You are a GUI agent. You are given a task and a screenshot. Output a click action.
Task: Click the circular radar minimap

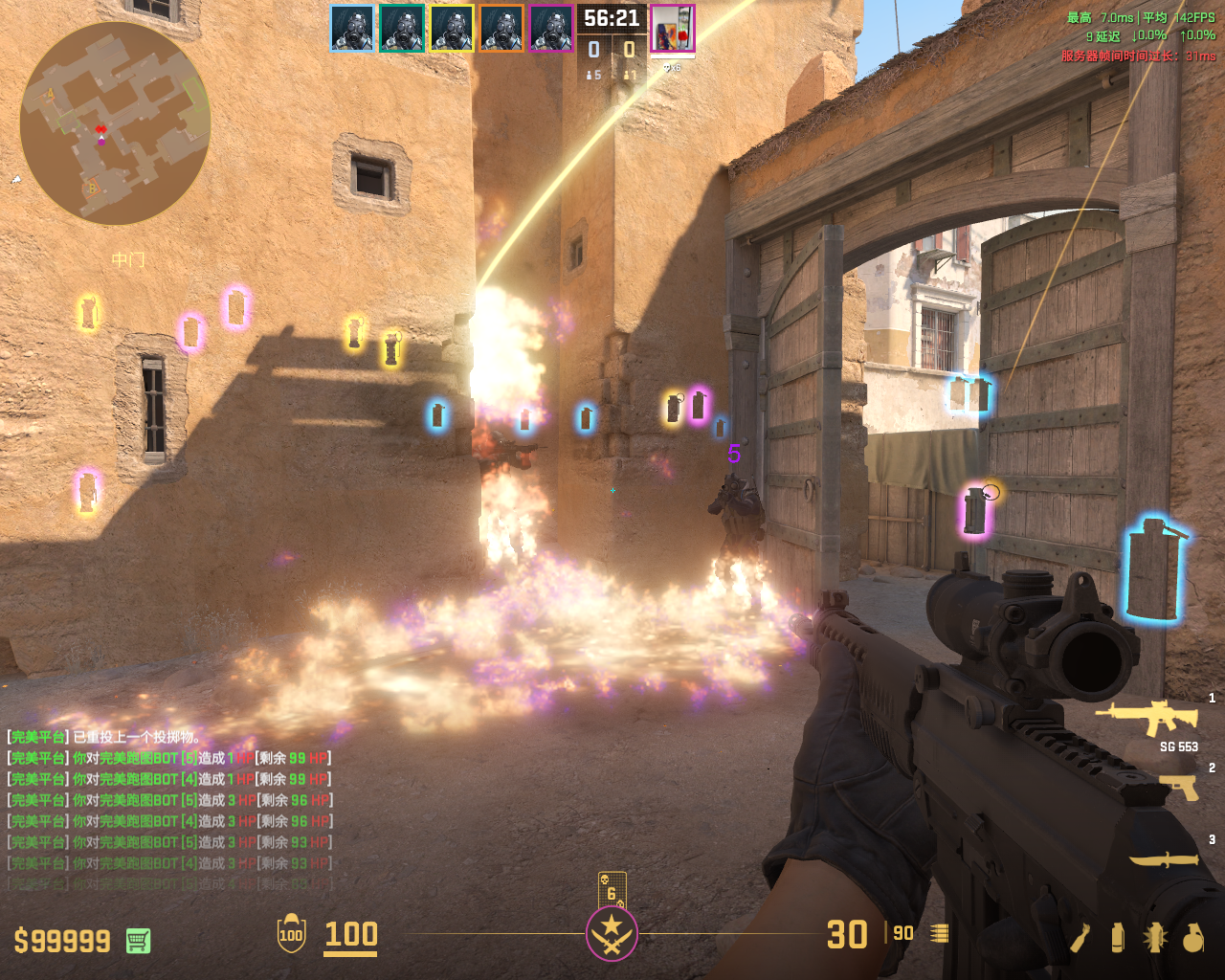point(115,124)
